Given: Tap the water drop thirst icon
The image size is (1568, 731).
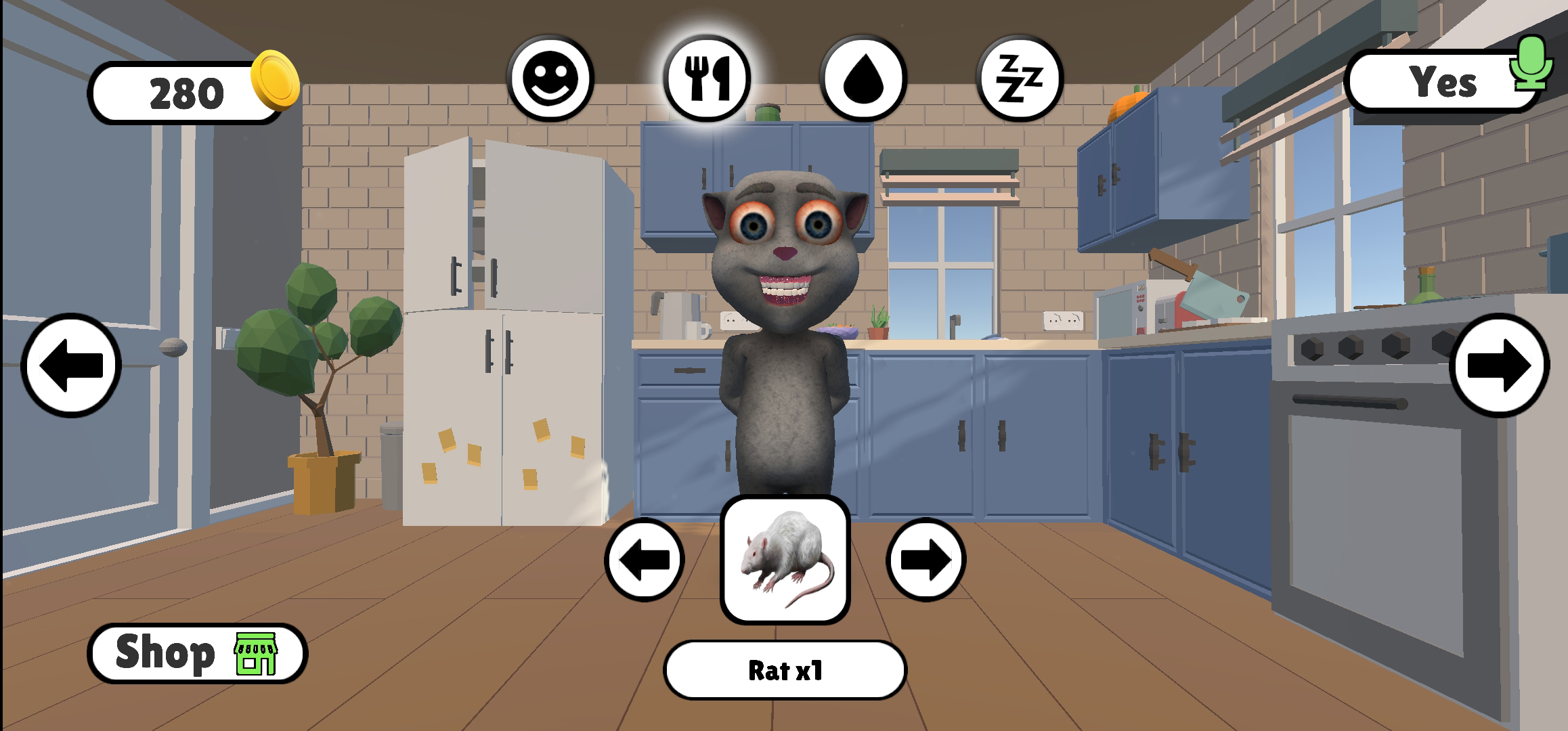Looking at the screenshot, I should (865, 78).
